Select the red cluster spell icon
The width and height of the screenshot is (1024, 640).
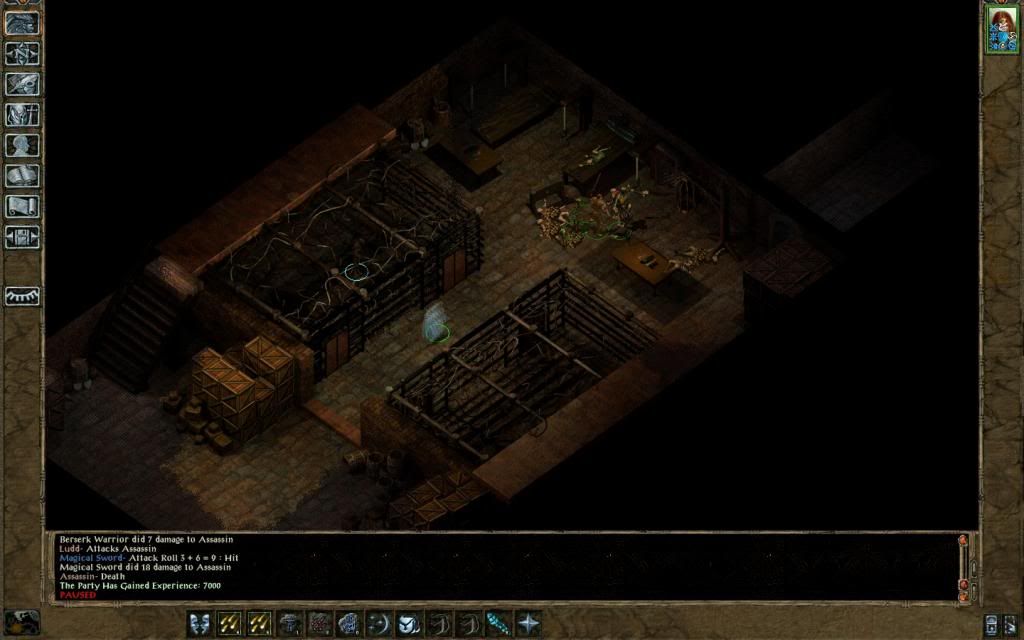pyautogui.click(x=319, y=623)
